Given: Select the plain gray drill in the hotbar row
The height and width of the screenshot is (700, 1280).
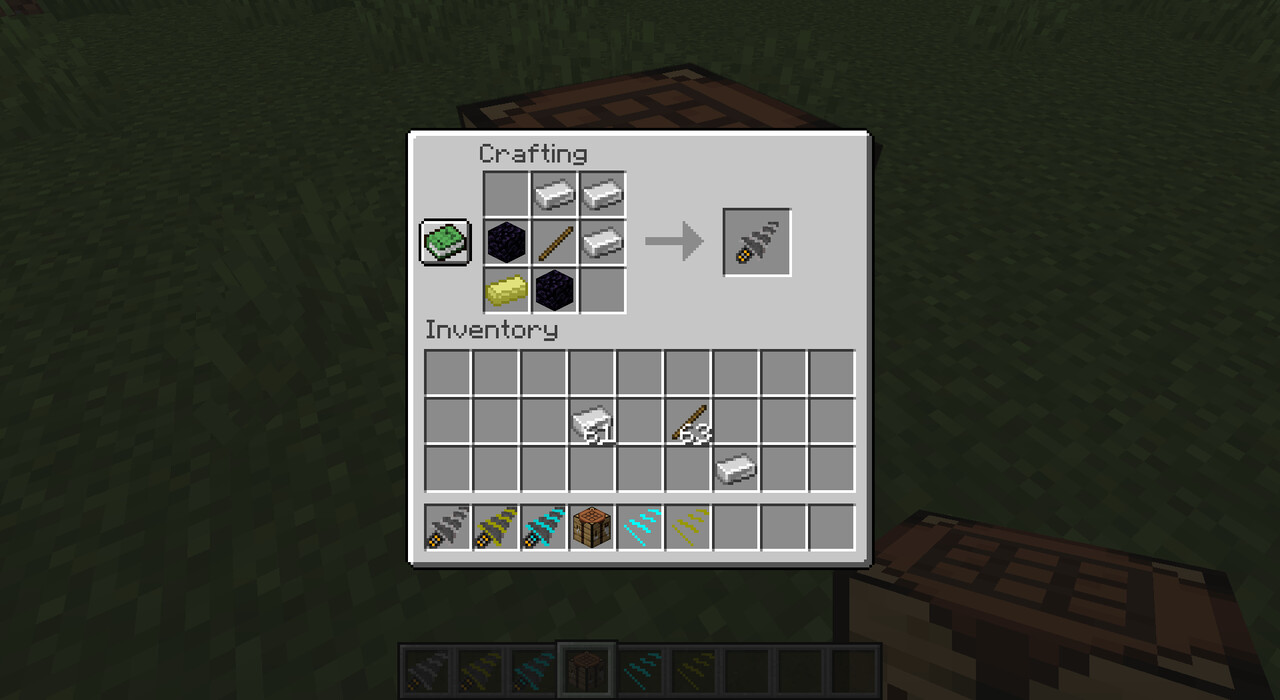Looking at the screenshot, I should 448,527.
